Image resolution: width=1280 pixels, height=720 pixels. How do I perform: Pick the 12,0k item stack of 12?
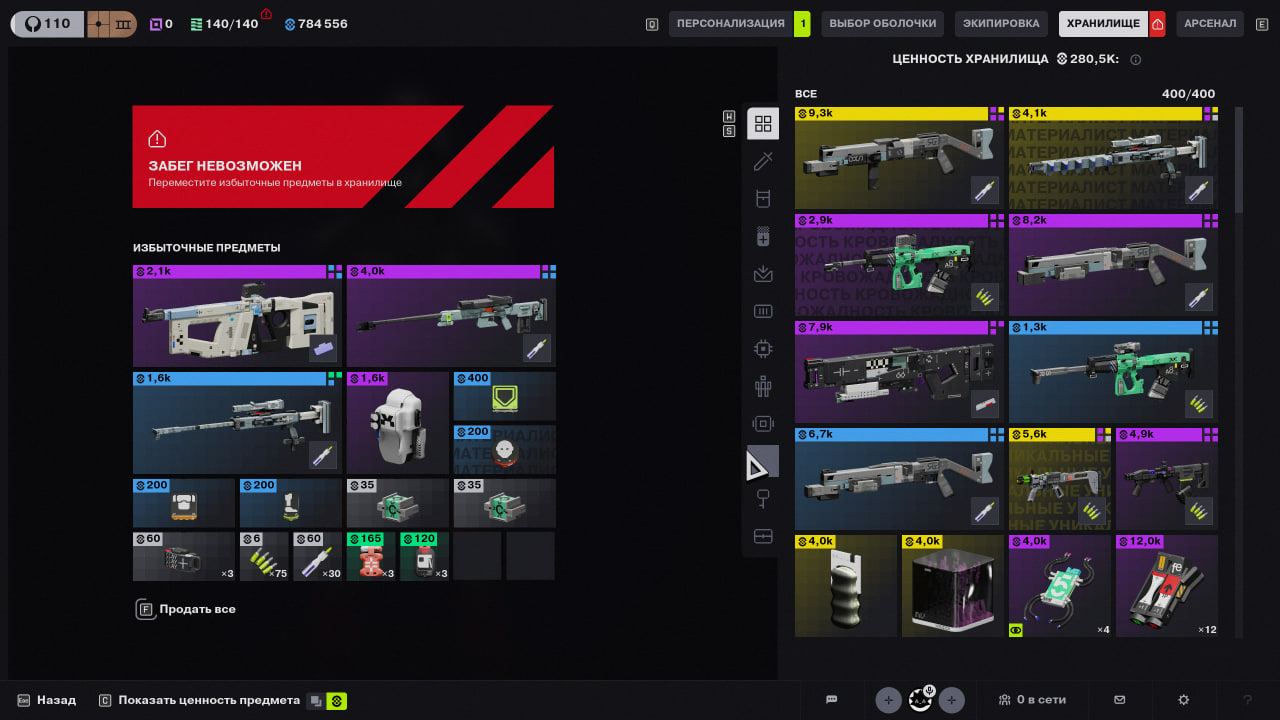[x=1166, y=586]
